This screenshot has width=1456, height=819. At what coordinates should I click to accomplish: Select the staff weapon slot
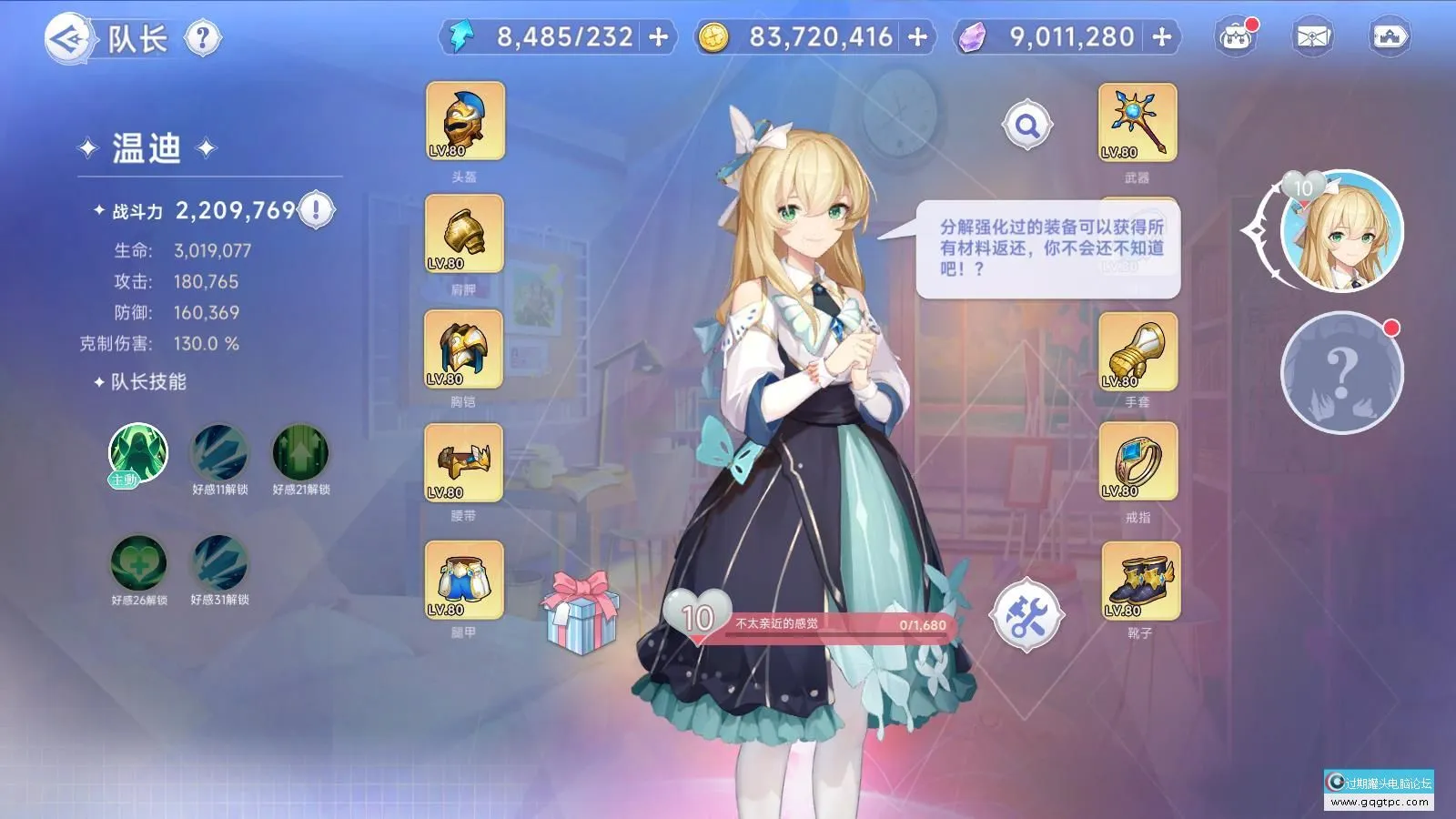1137,123
